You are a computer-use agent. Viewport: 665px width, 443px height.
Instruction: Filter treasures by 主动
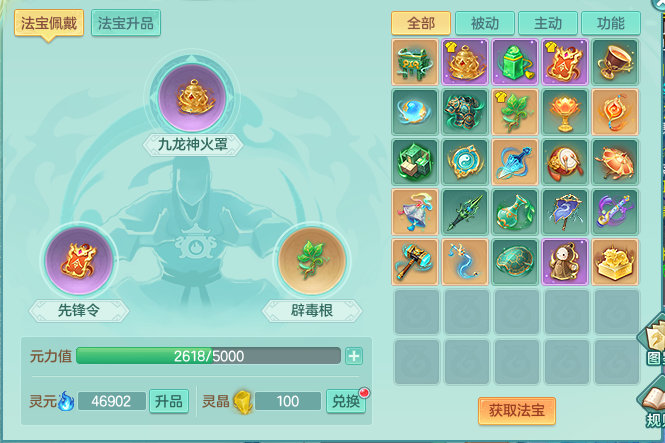[x=547, y=23]
